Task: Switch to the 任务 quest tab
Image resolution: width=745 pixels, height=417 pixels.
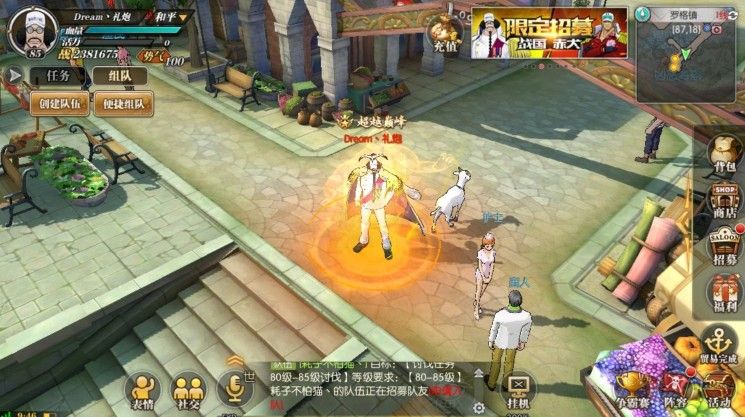Action: [x=50, y=76]
